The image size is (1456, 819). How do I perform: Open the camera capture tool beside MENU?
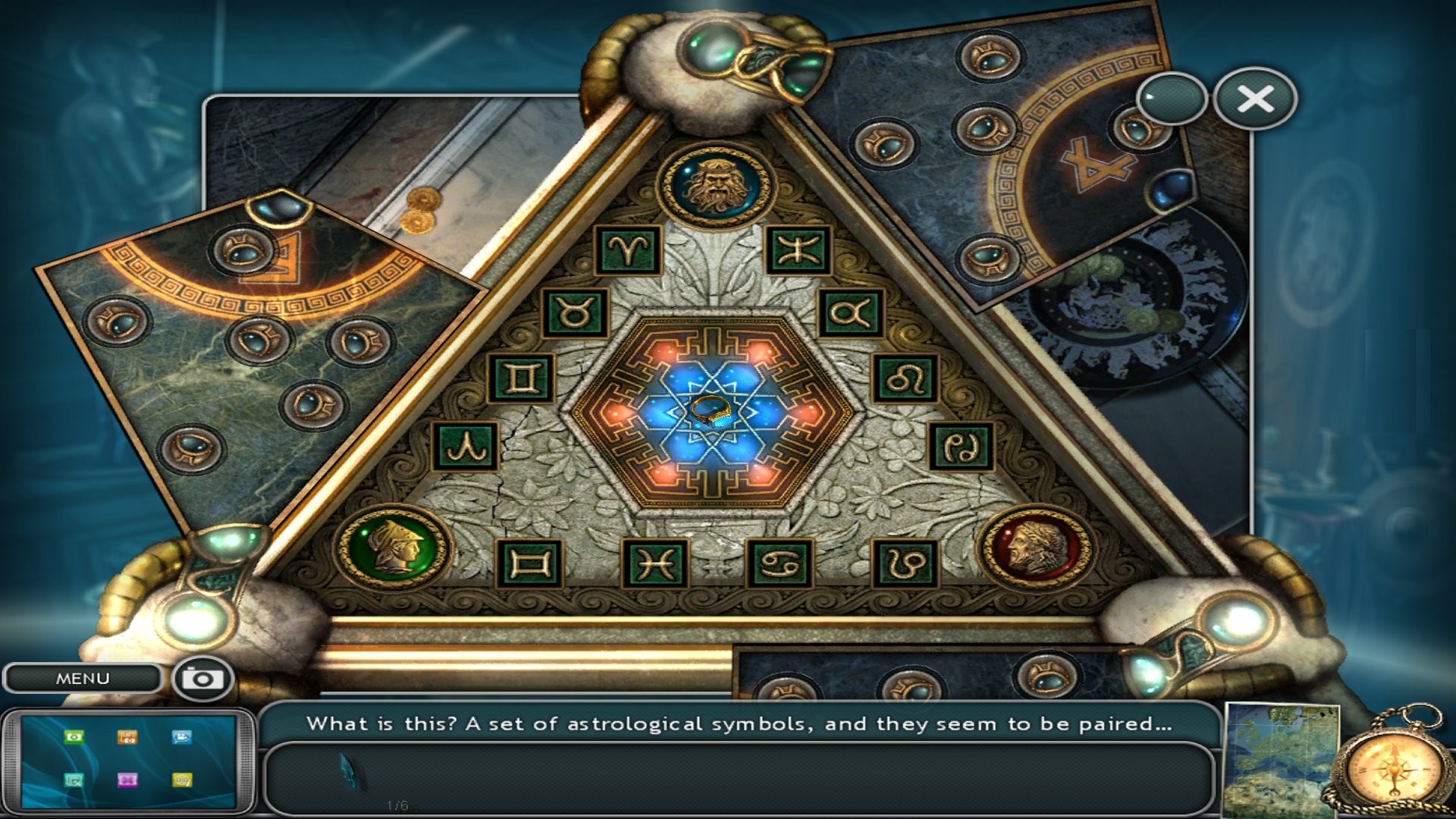[x=201, y=677]
